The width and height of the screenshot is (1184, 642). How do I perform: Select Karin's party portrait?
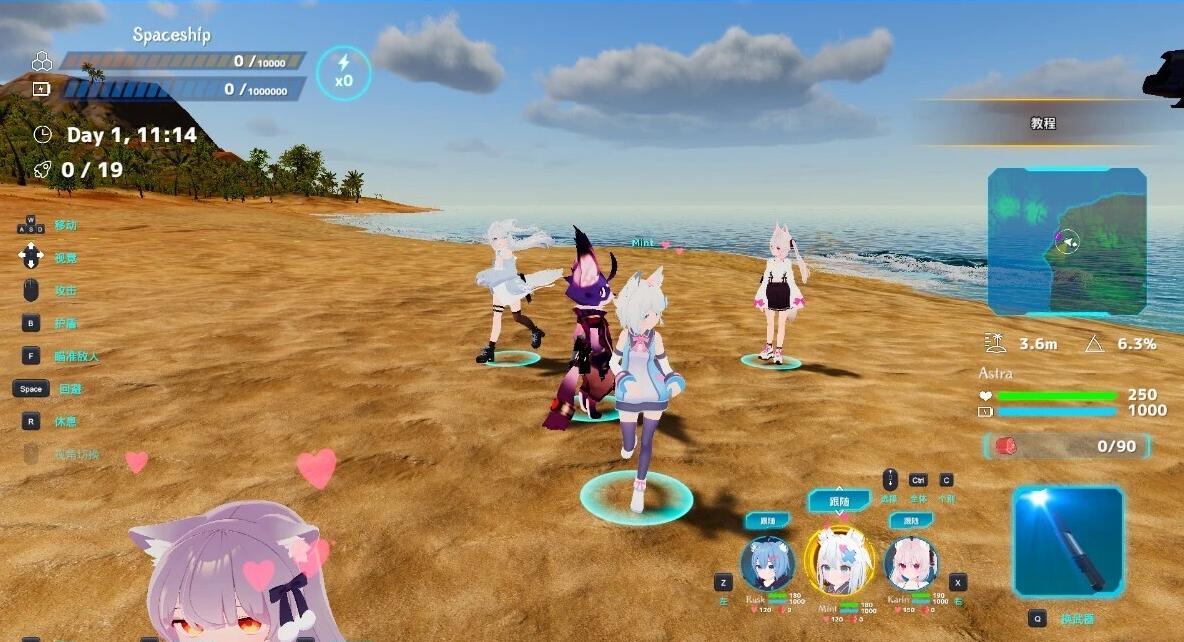(910, 563)
